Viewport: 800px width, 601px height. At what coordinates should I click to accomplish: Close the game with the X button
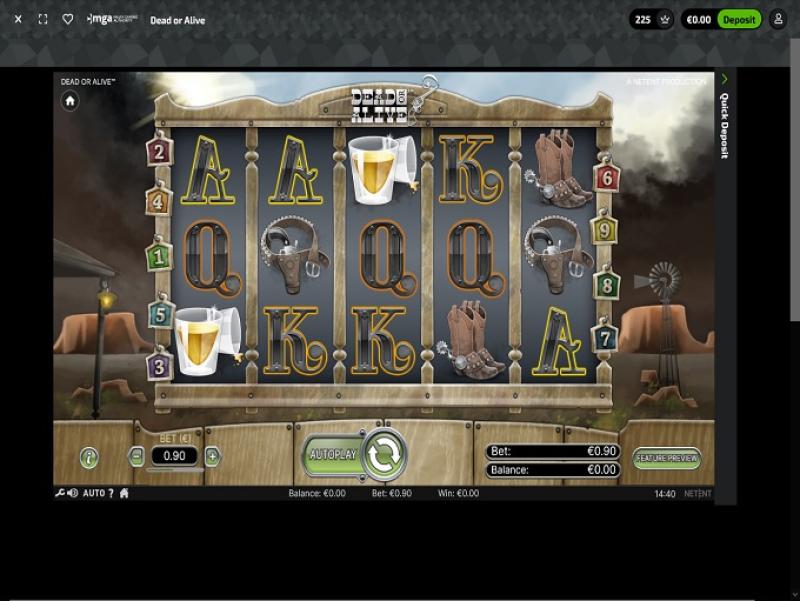tap(18, 19)
